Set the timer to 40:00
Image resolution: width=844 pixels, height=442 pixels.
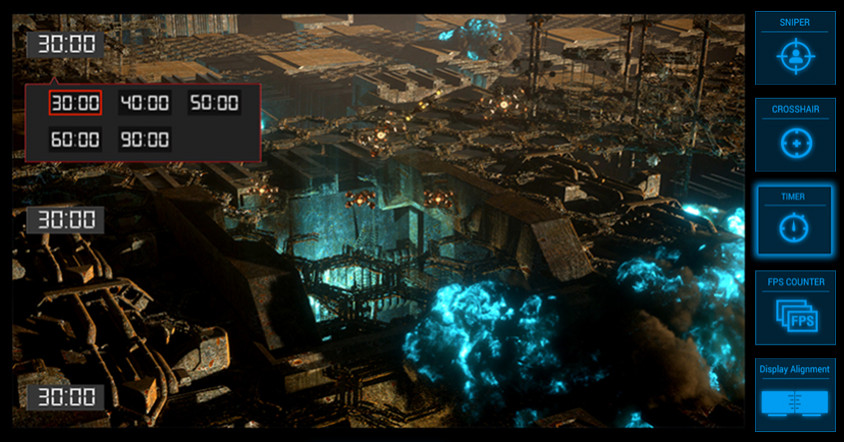(145, 103)
